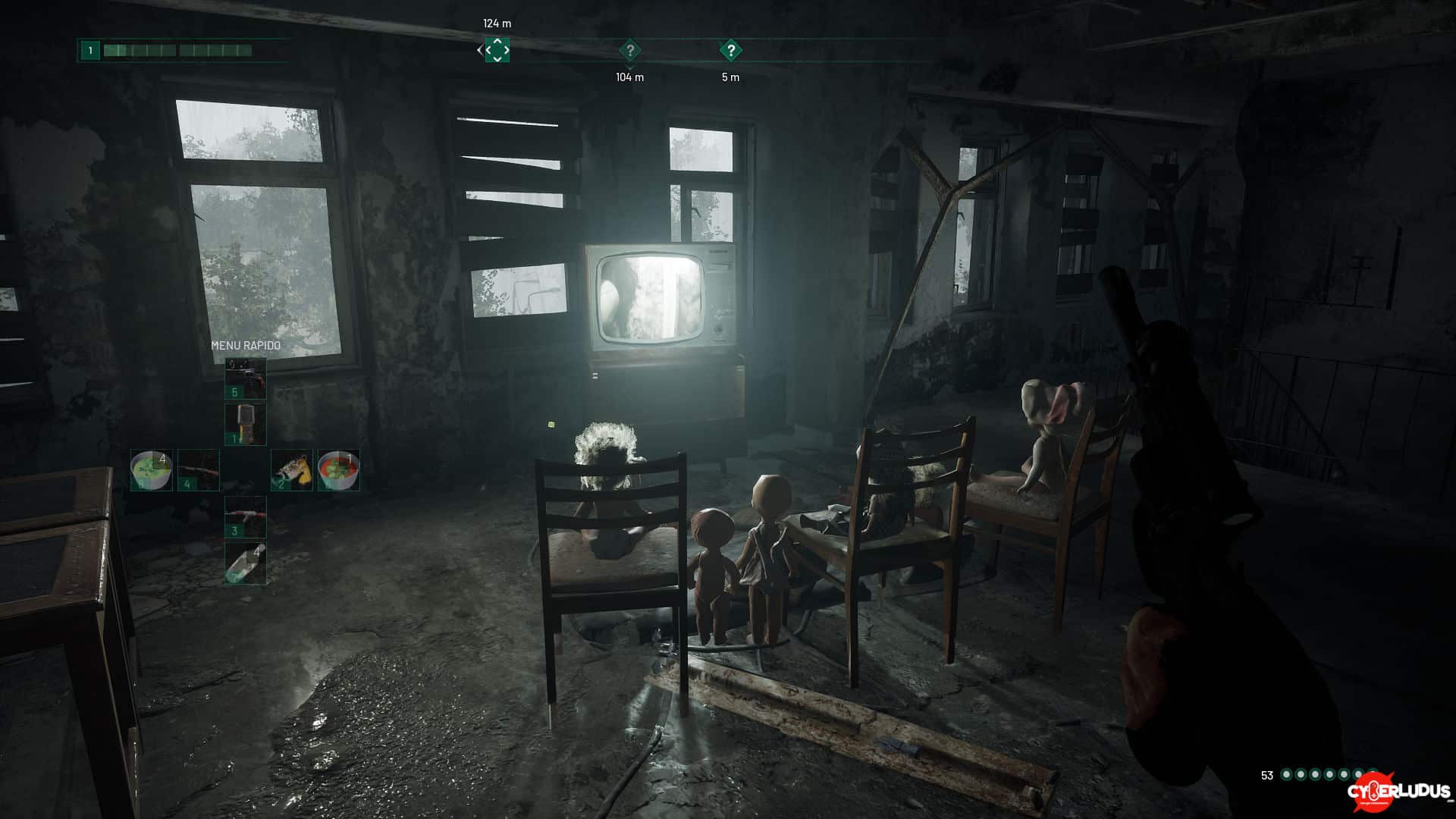Select the question mark marker at 104 m

[629, 51]
